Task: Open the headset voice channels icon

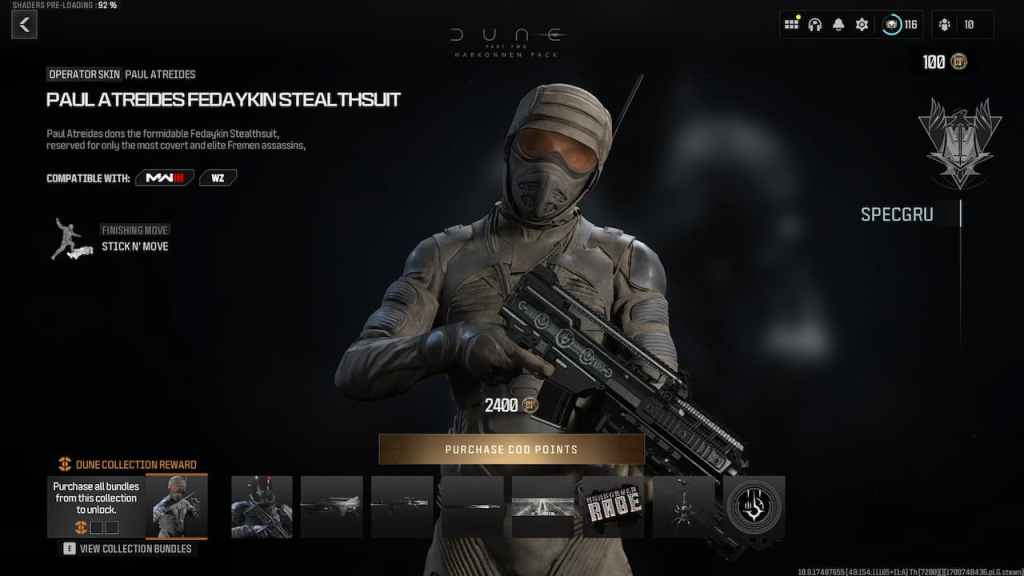Action: point(815,25)
